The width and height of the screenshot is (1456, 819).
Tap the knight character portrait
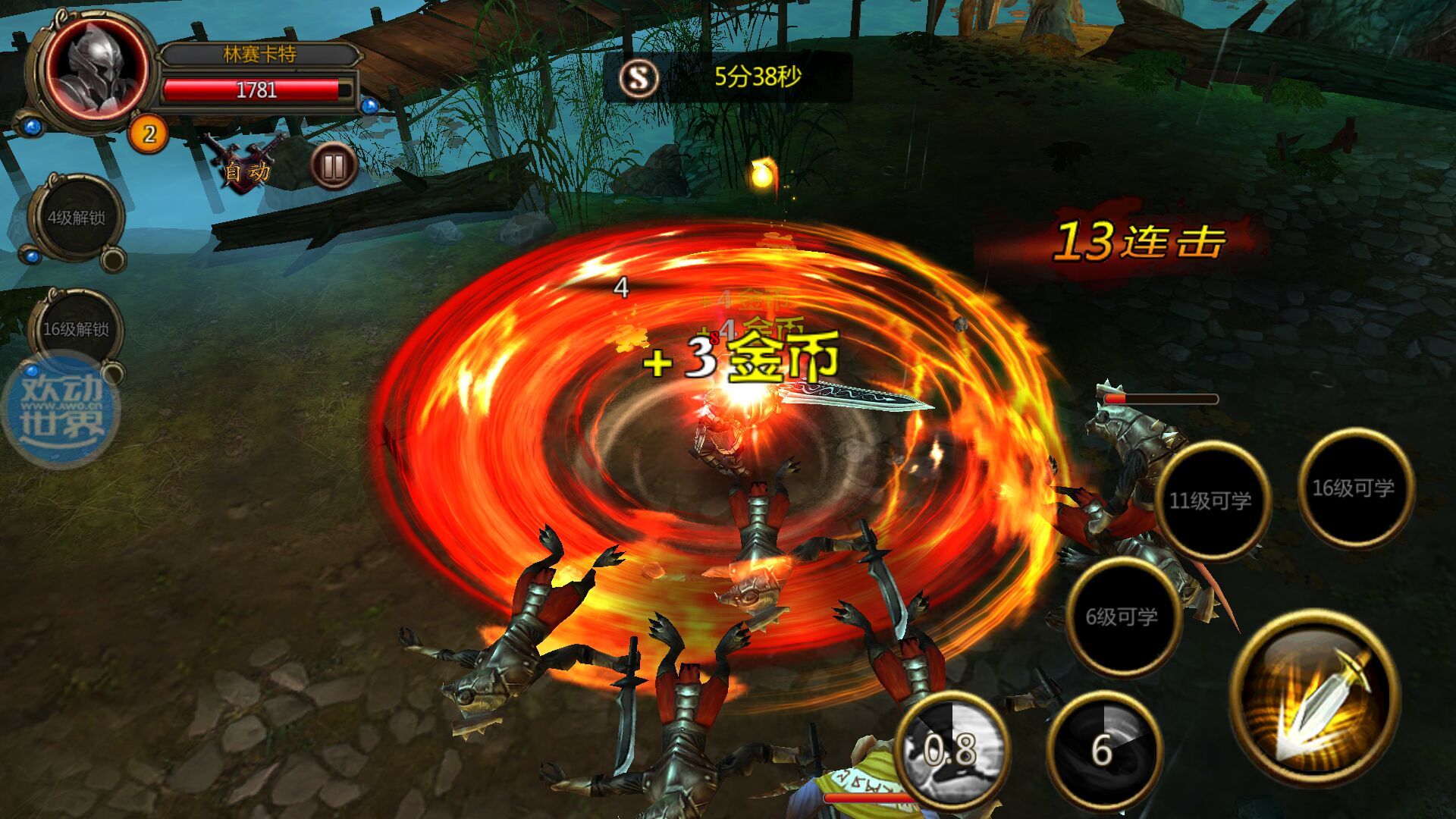pos(96,67)
